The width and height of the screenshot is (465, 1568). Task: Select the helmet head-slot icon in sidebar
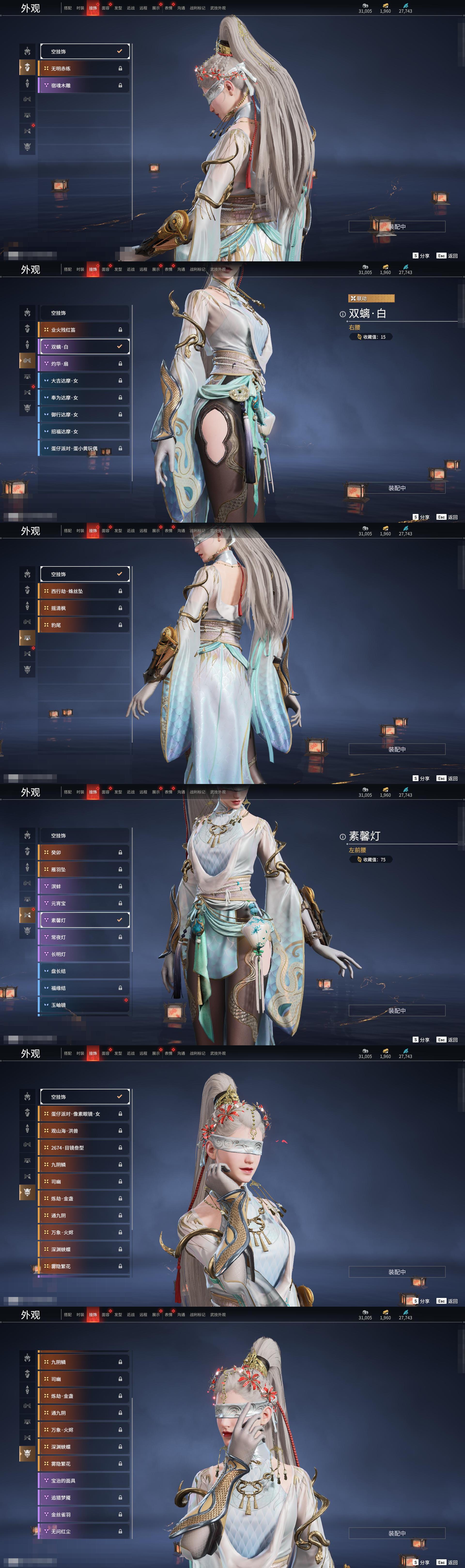27,51
